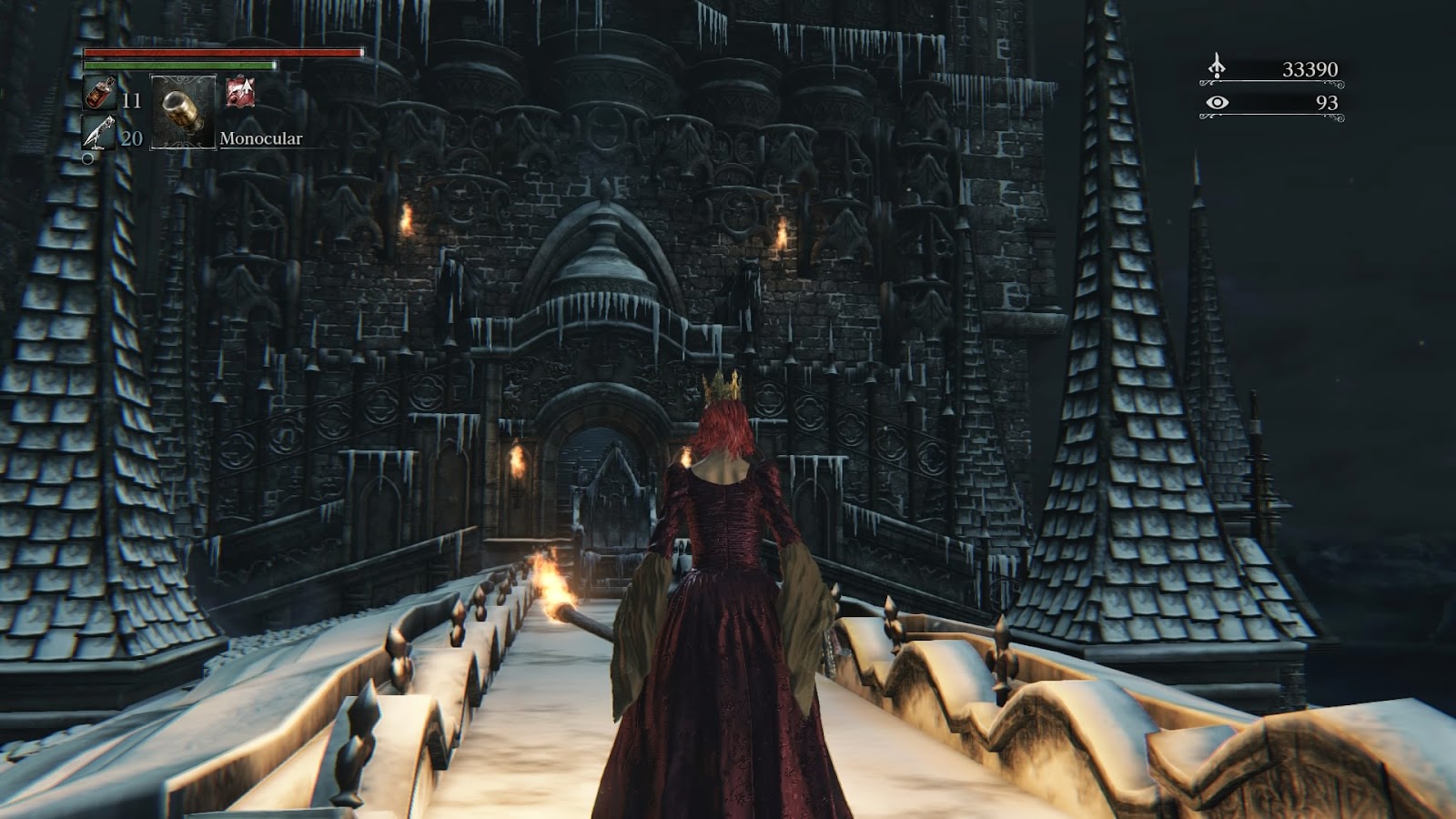Click the ammo count number 20
The image size is (1456, 819).
[x=131, y=139]
